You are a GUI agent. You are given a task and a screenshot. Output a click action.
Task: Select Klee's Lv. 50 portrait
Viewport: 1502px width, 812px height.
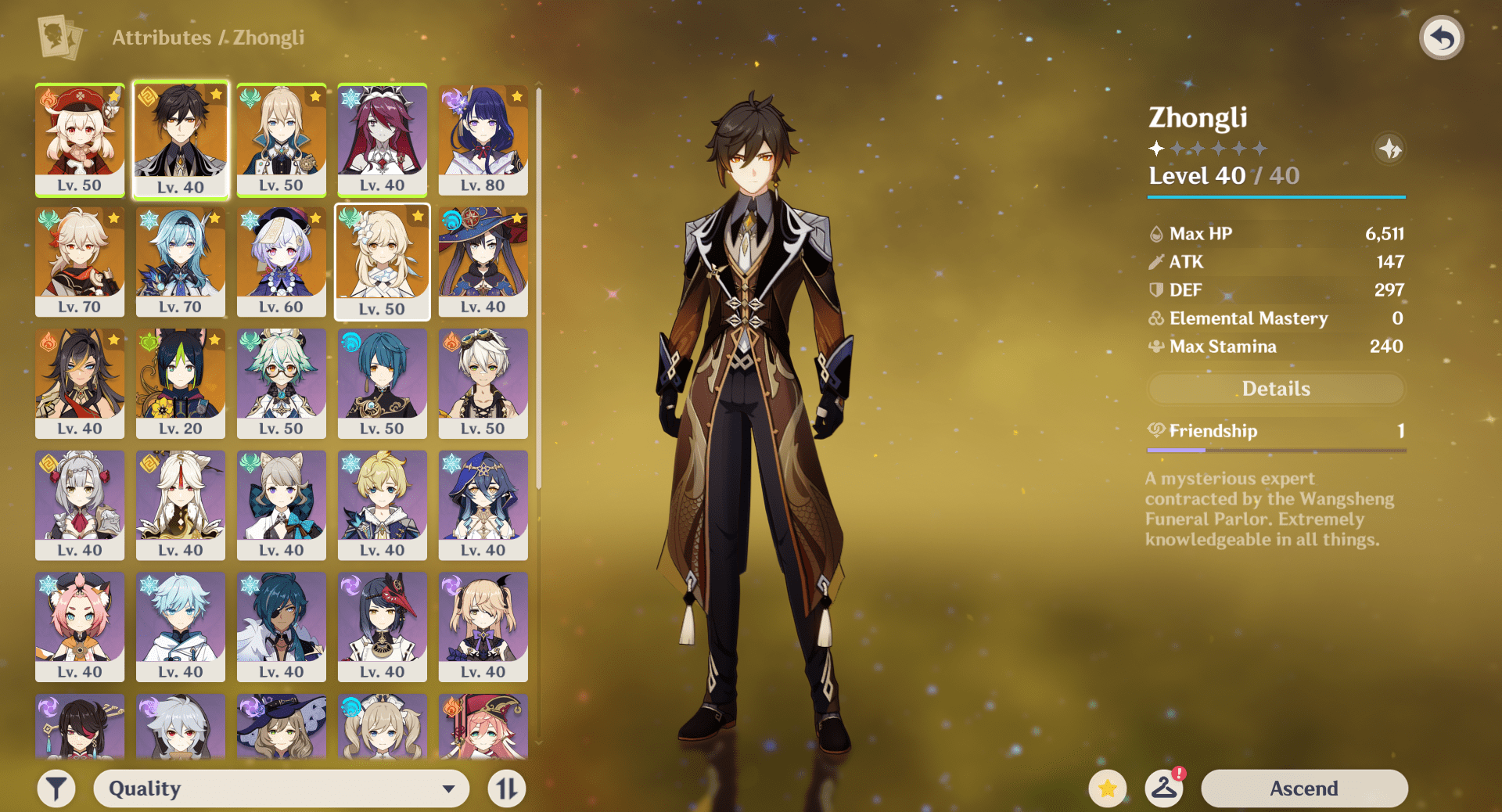pyautogui.click(x=79, y=139)
